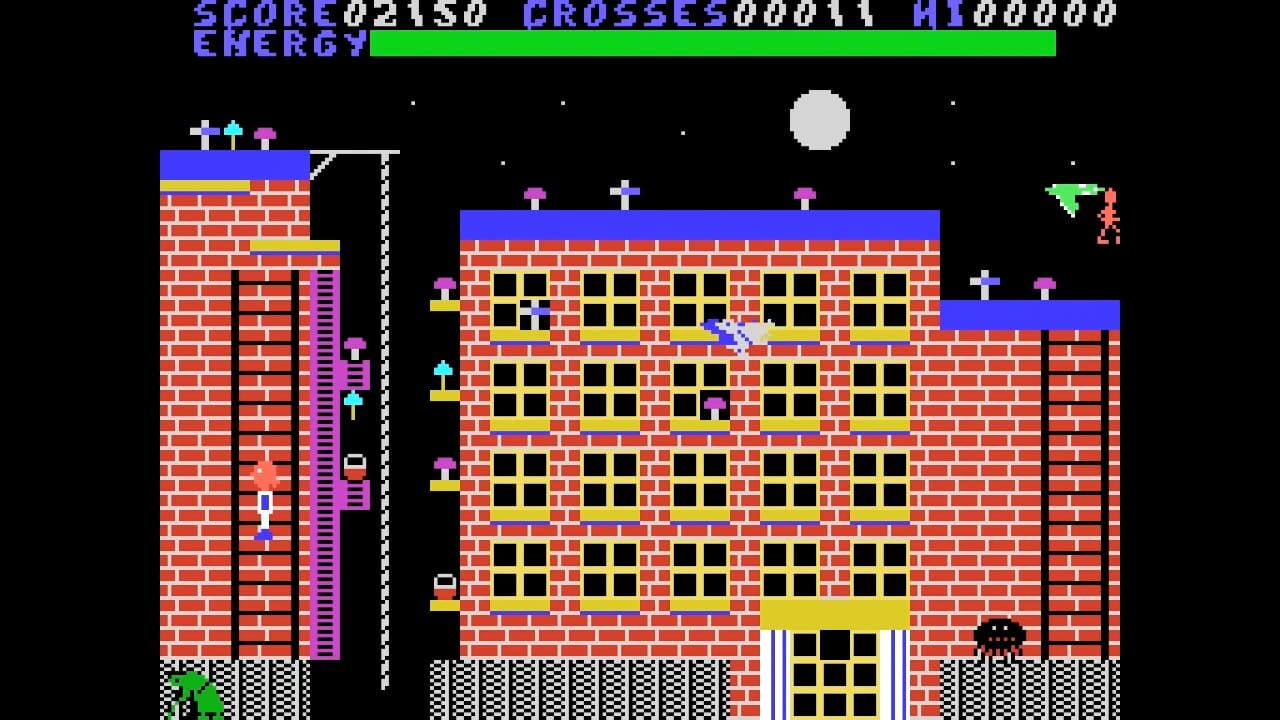This screenshot has width=1280, height=720.
Task: Click the full moon in the sky
Action: coord(820,120)
